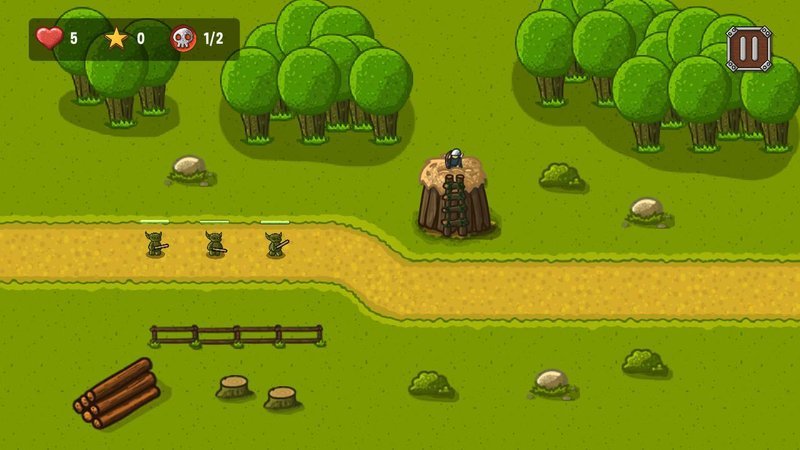Pause the game with the pause button
The height and width of the screenshot is (450, 800).
(x=747, y=47)
